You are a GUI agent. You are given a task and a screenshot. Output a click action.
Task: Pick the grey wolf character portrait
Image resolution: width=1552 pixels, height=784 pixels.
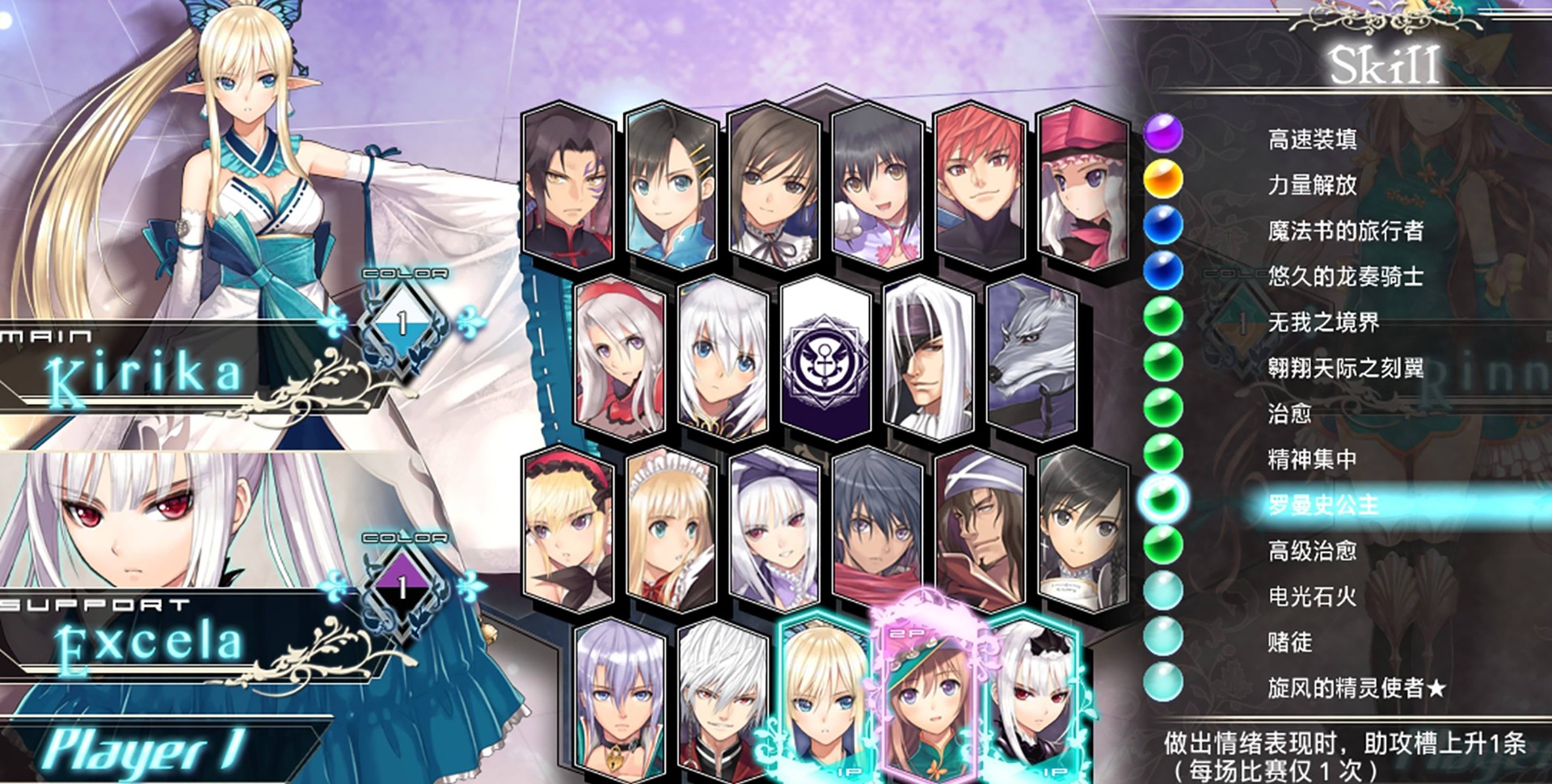pyautogui.click(x=1032, y=356)
